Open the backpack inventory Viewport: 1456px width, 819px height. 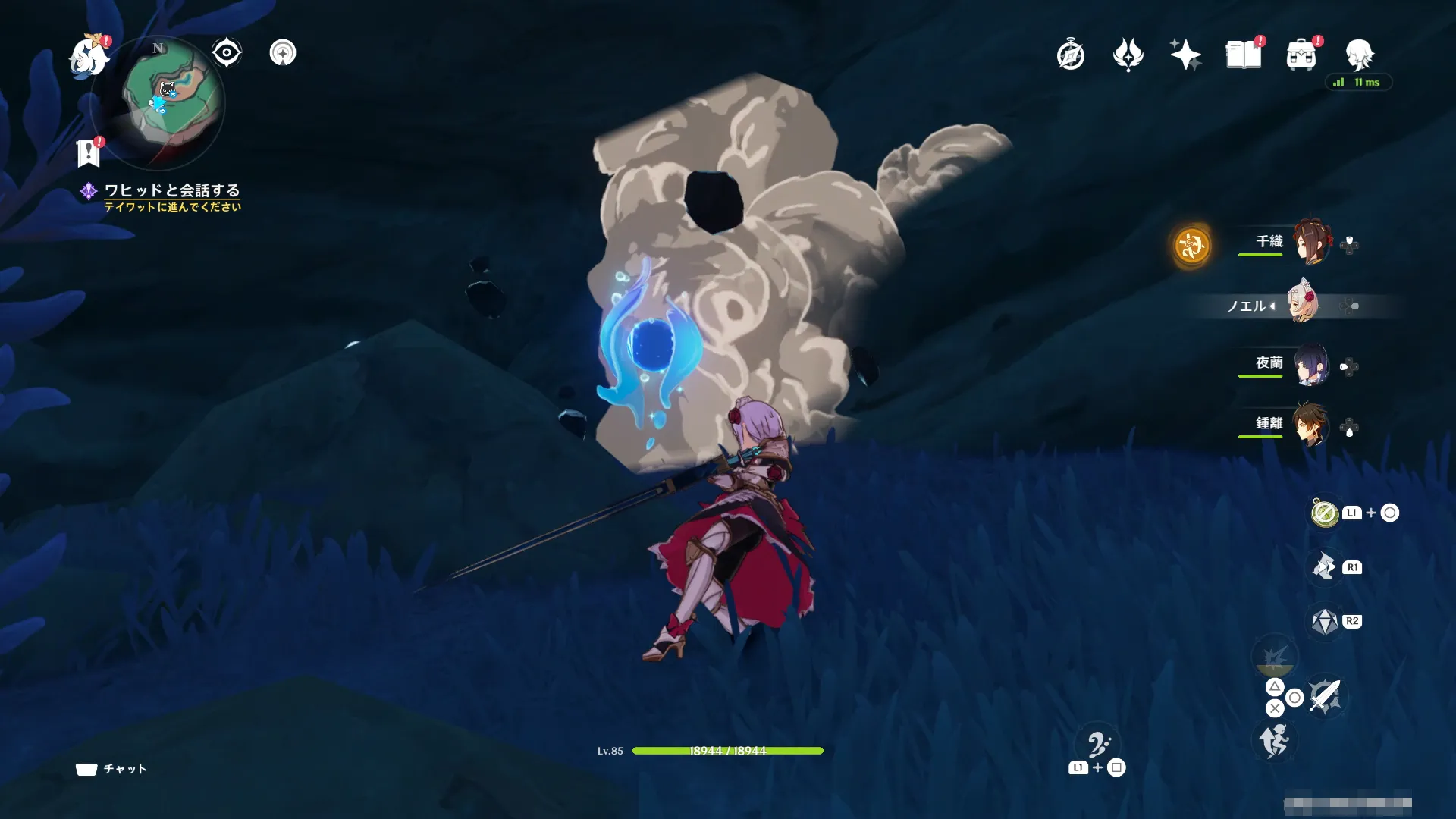[x=1301, y=55]
